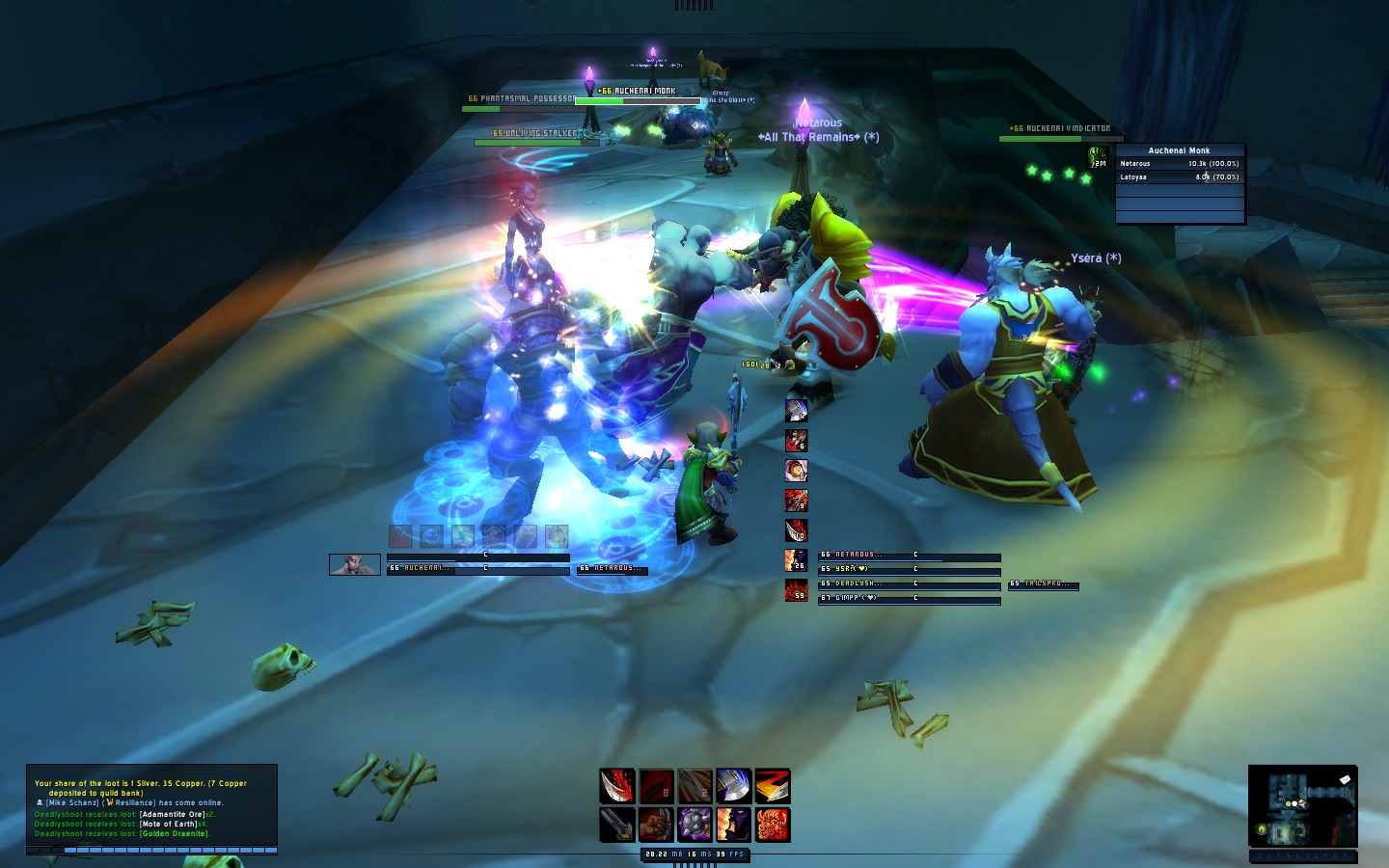Image resolution: width=1389 pixels, height=868 pixels.
Task: Trigger the dark sword ability icon
Action: coord(617,825)
